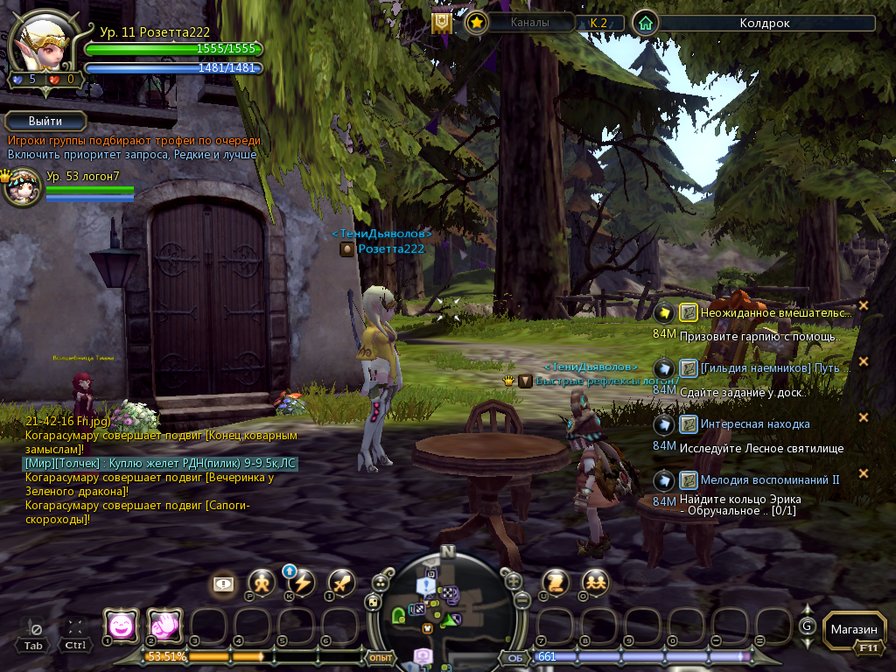
Task: Click the Колдрок location bar
Action: pos(764,22)
